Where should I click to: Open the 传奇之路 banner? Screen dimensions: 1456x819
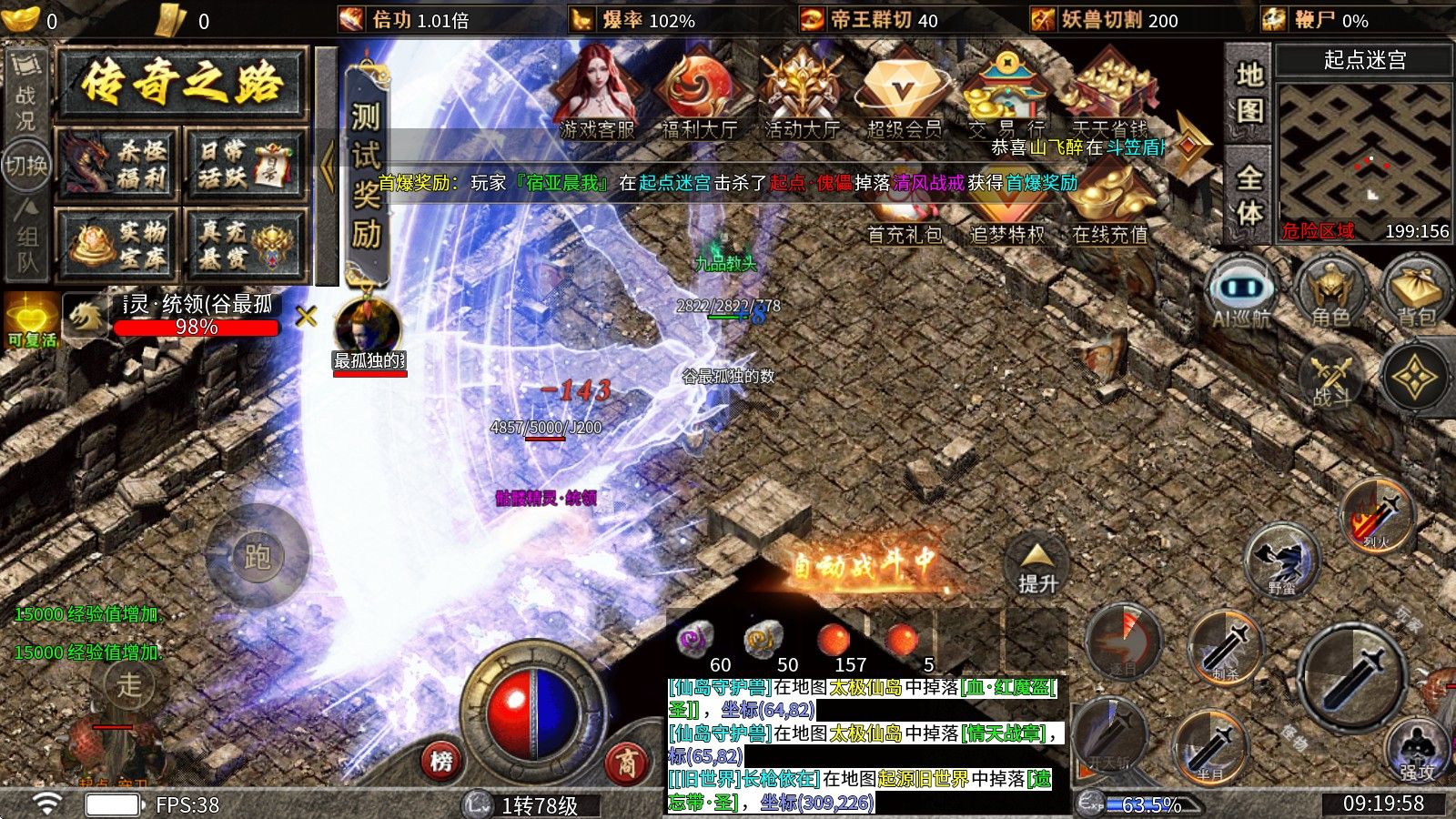(180, 85)
